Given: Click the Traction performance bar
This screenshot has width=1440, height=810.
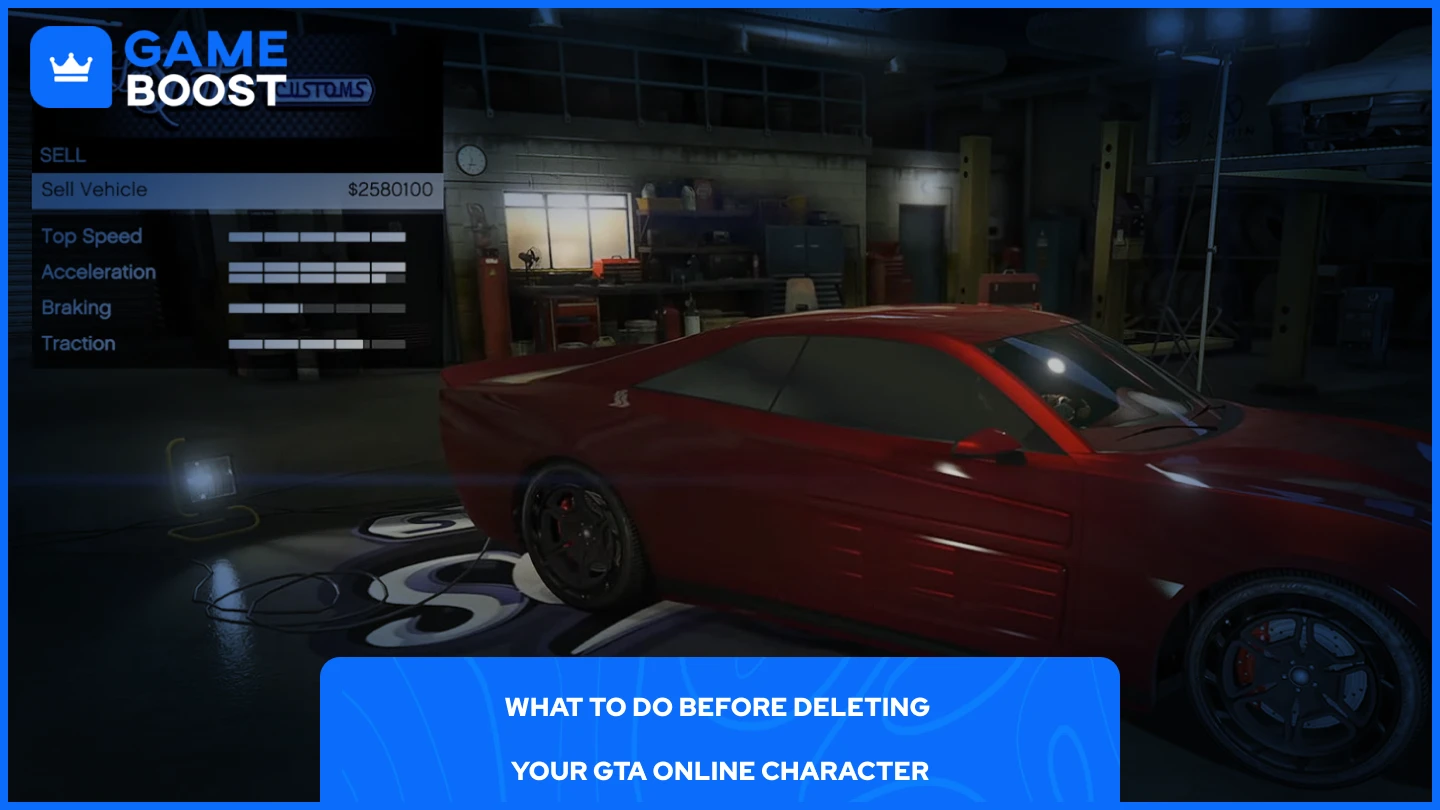Looking at the screenshot, I should [x=315, y=344].
